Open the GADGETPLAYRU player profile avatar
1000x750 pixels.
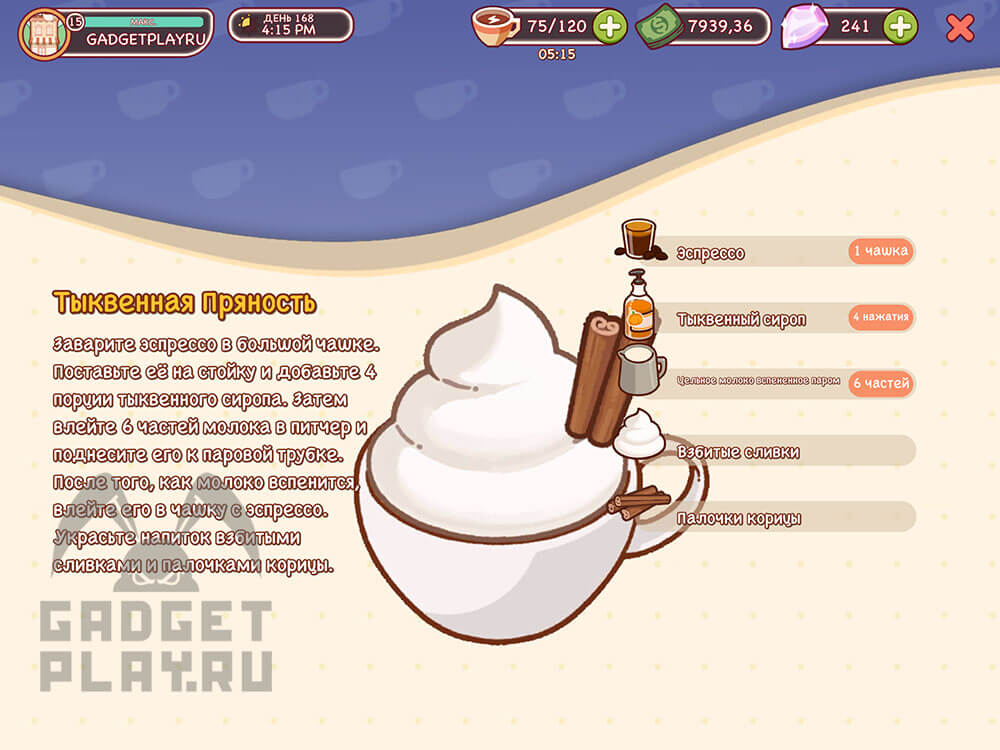44,34
